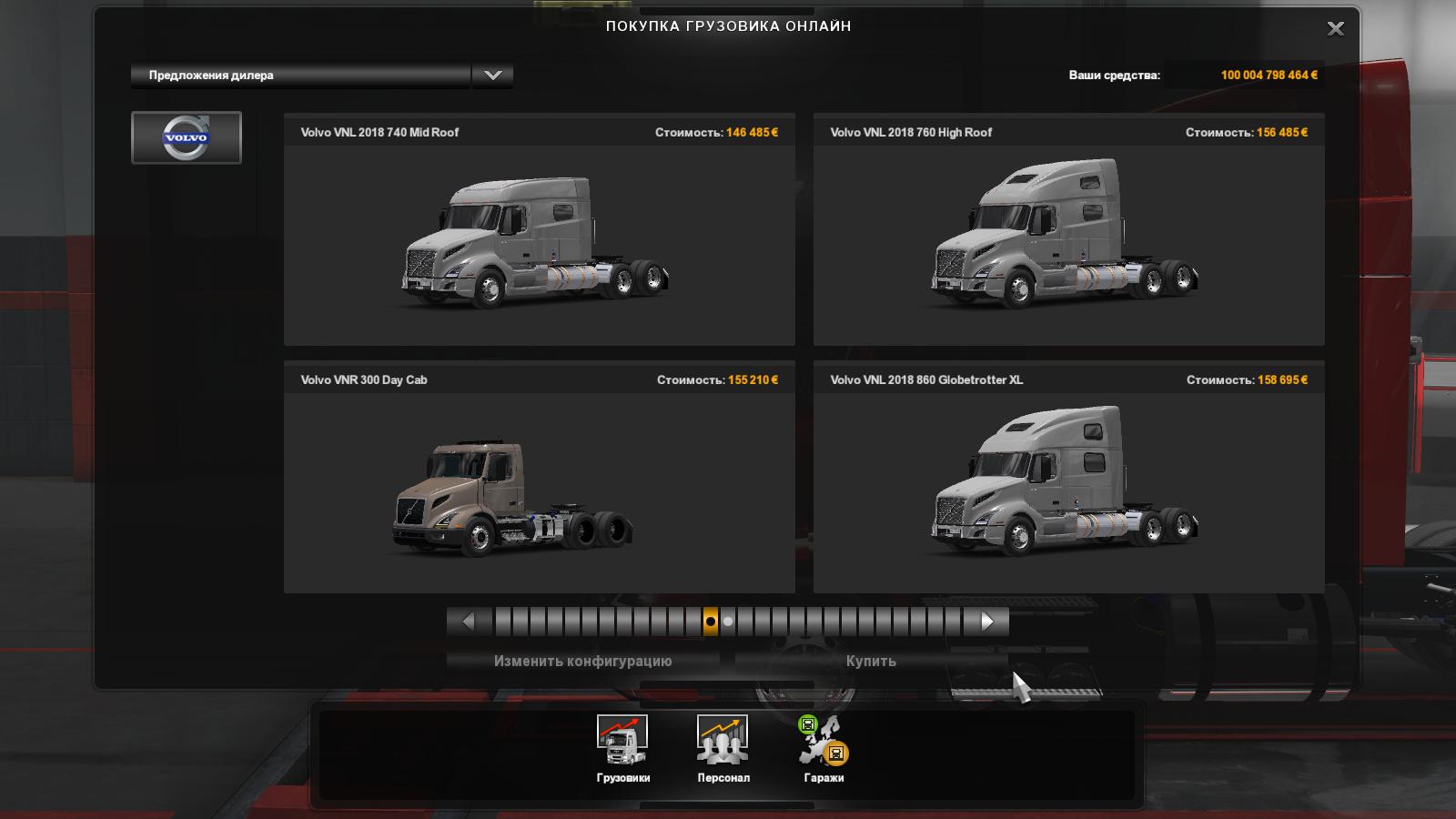1456x819 pixels.
Task: Open the Предложения дилера dropdown
Action: coord(300,75)
